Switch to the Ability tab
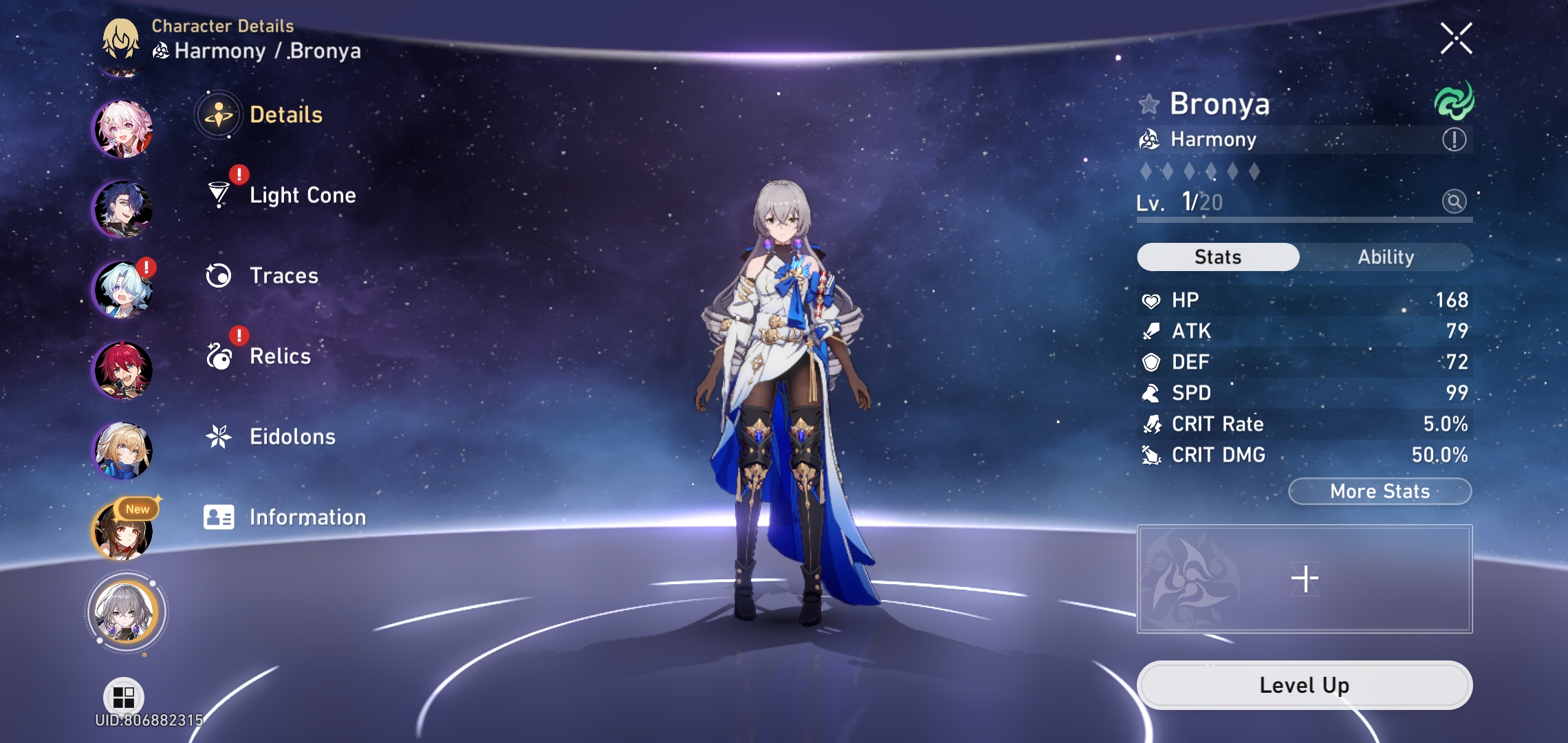Image resolution: width=1568 pixels, height=743 pixels. tap(1386, 257)
